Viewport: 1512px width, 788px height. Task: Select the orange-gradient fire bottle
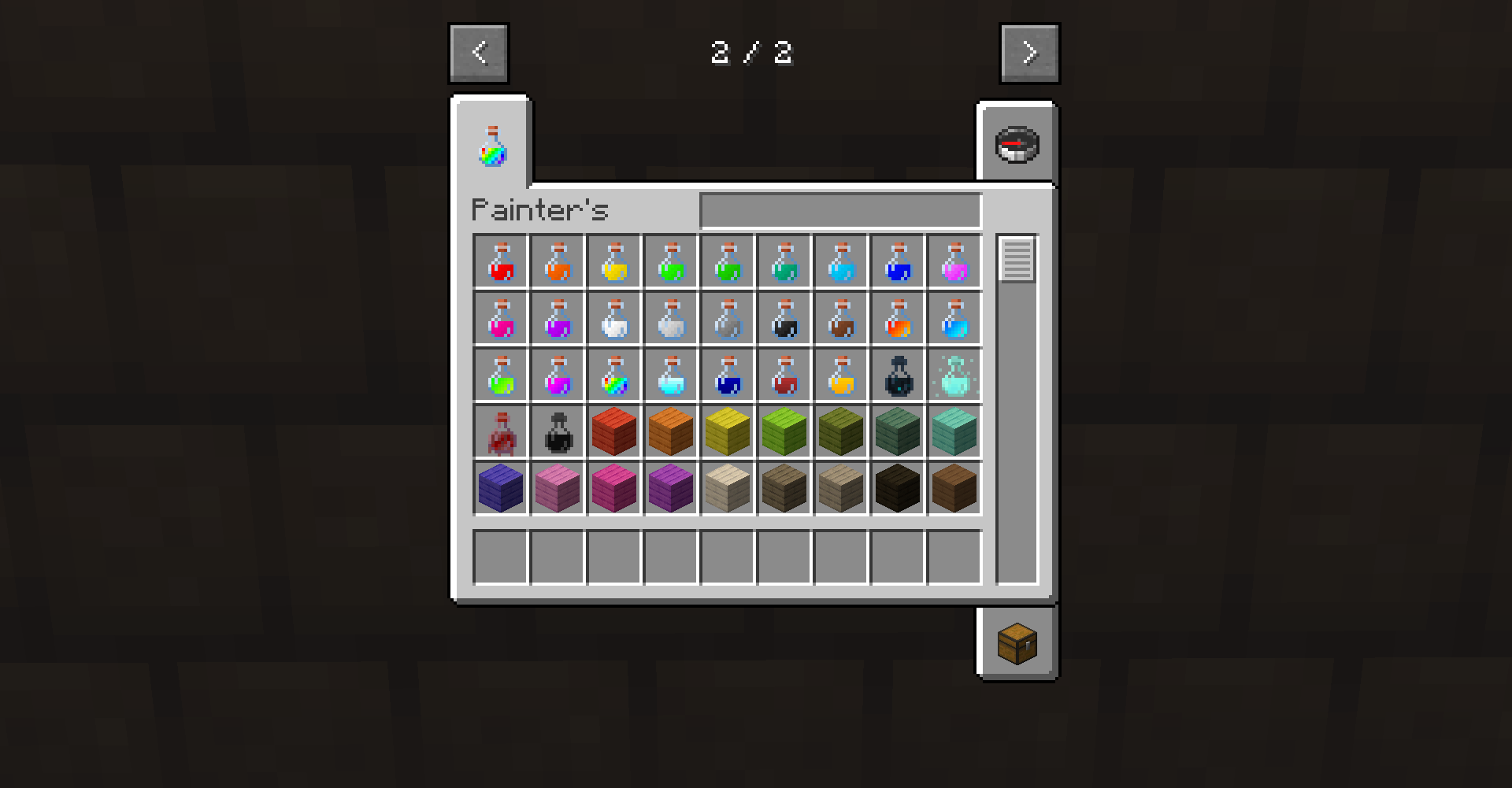click(897, 319)
